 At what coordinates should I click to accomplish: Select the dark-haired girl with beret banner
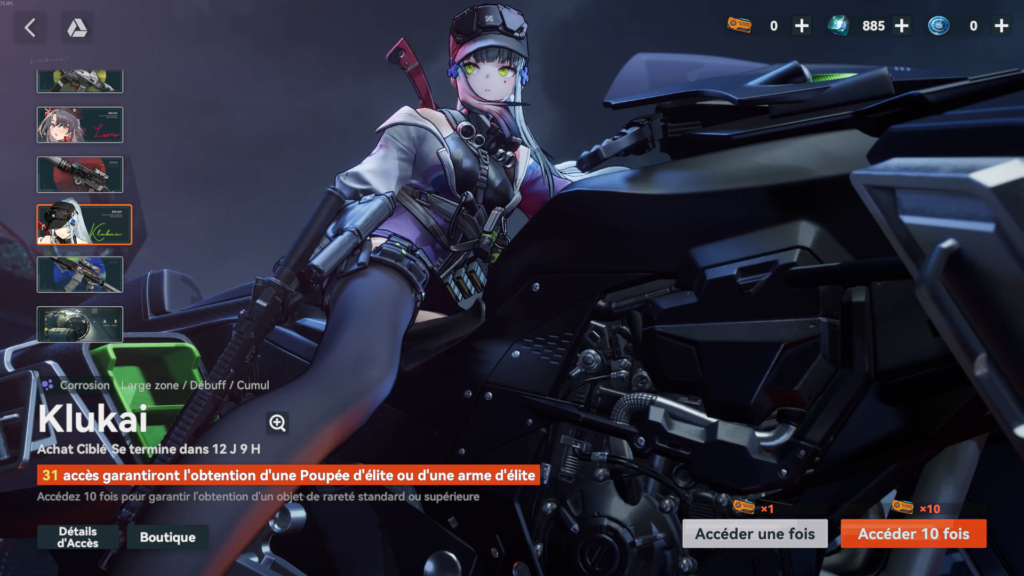point(80,125)
